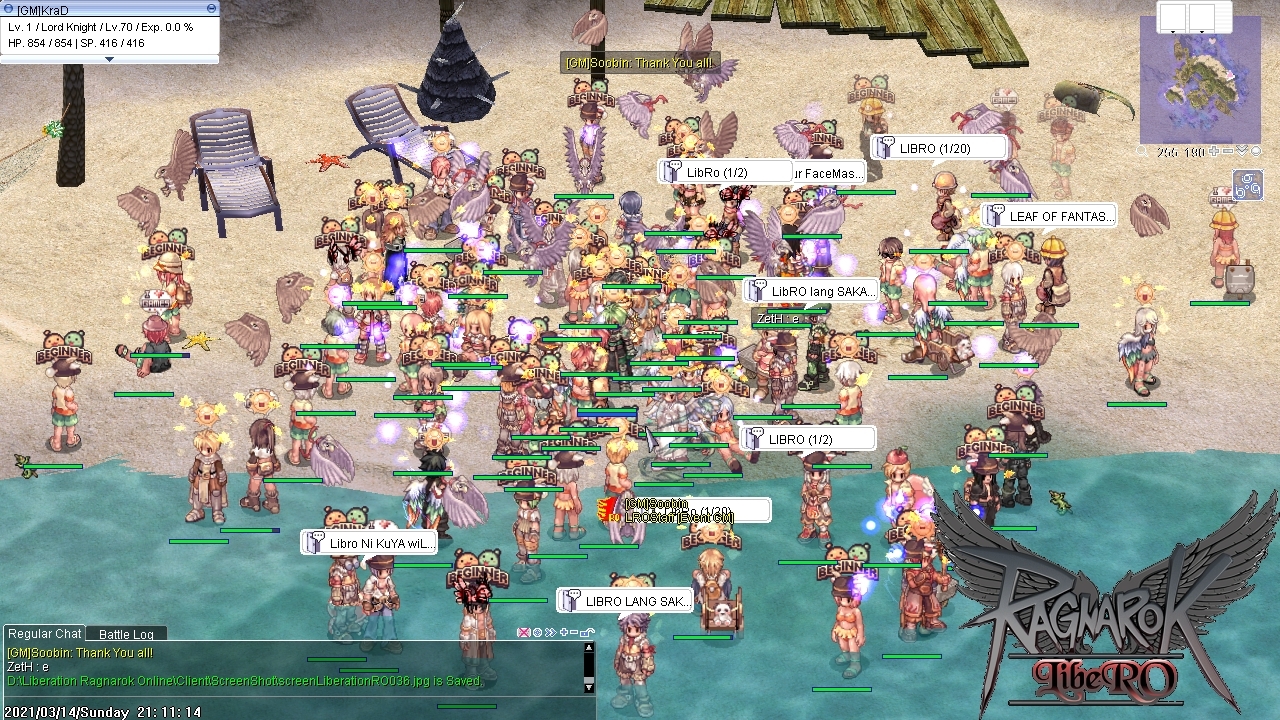Select the Regular Chat tab

tap(44, 633)
